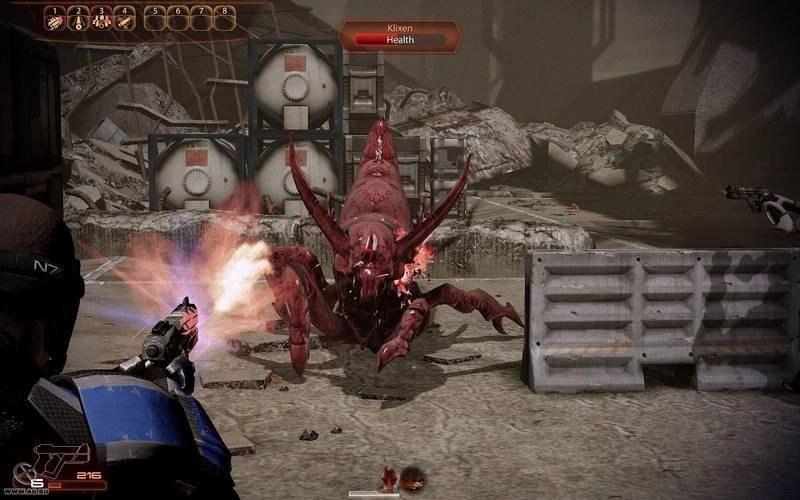Choose the red squadmate portrait icon
The width and height of the screenshot is (800, 500).
coord(388,480)
